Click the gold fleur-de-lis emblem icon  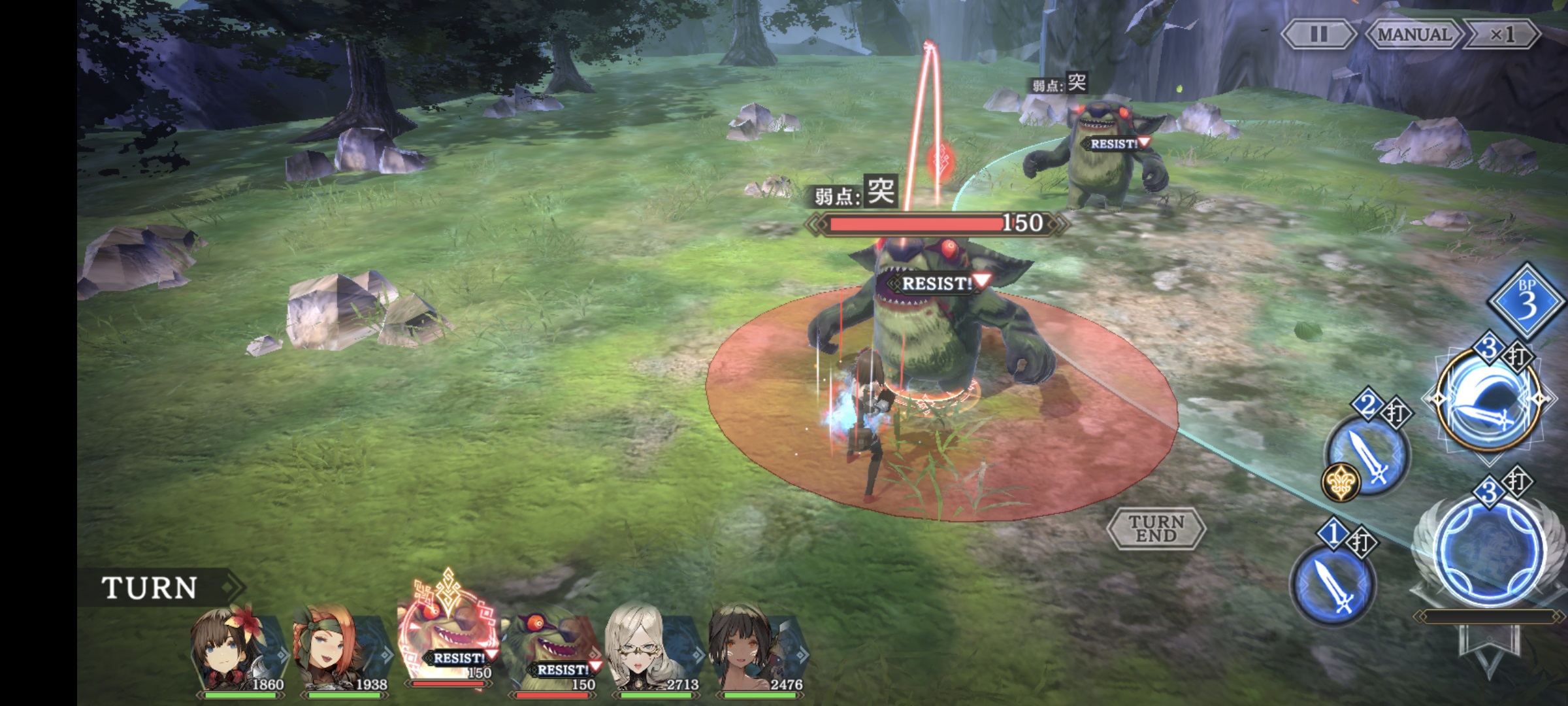pyautogui.click(x=1341, y=482)
